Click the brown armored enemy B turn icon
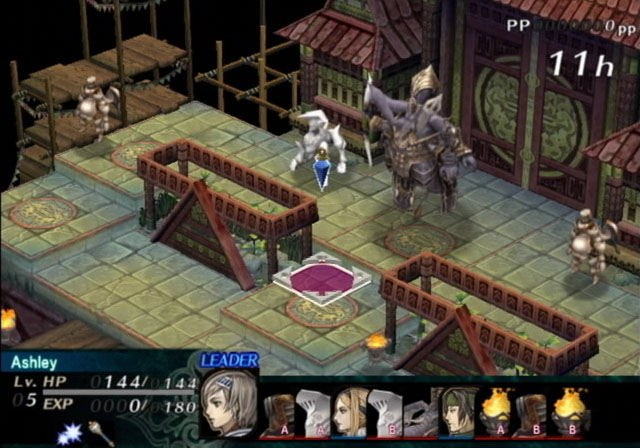This screenshot has height=448, width=640. coord(532,411)
